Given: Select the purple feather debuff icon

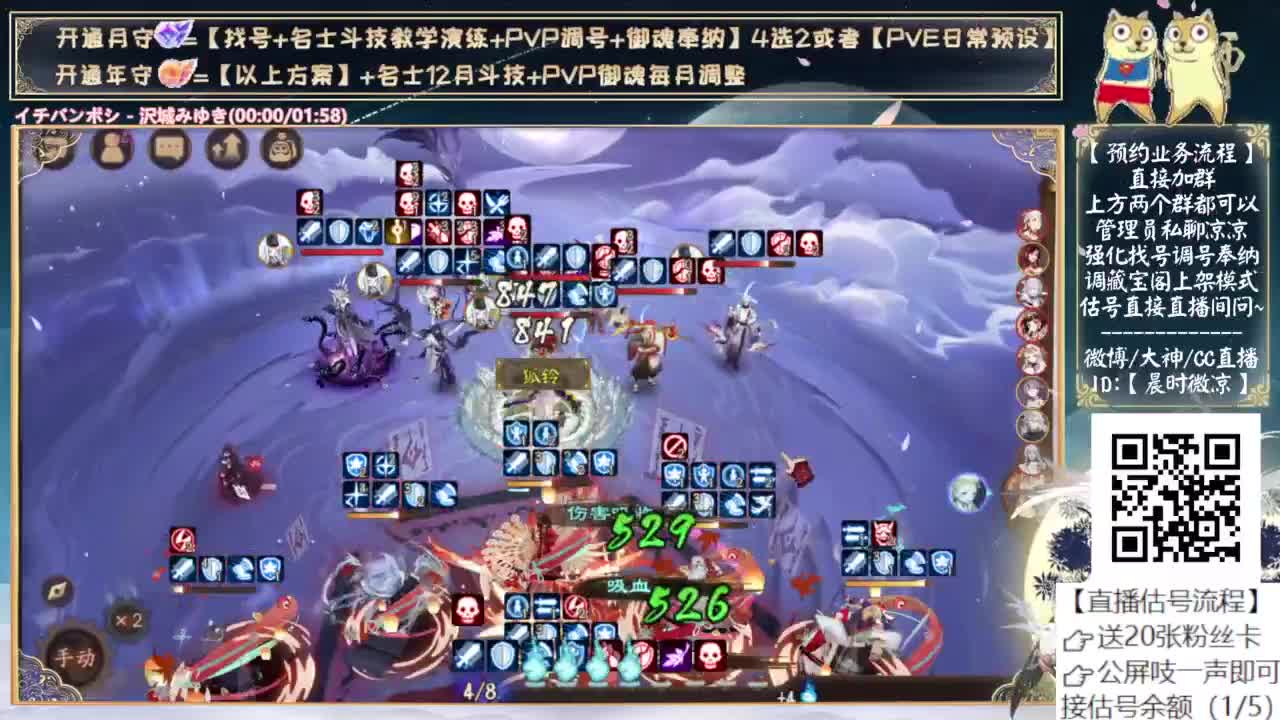Looking at the screenshot, I should (x=676, y=656).
